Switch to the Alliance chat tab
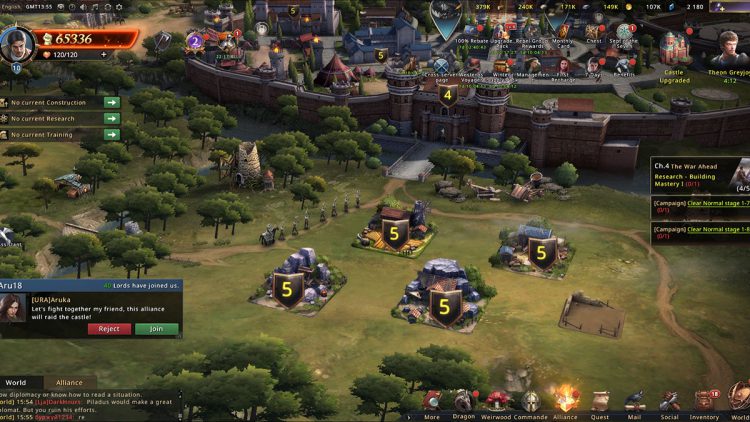 (69, 382)
